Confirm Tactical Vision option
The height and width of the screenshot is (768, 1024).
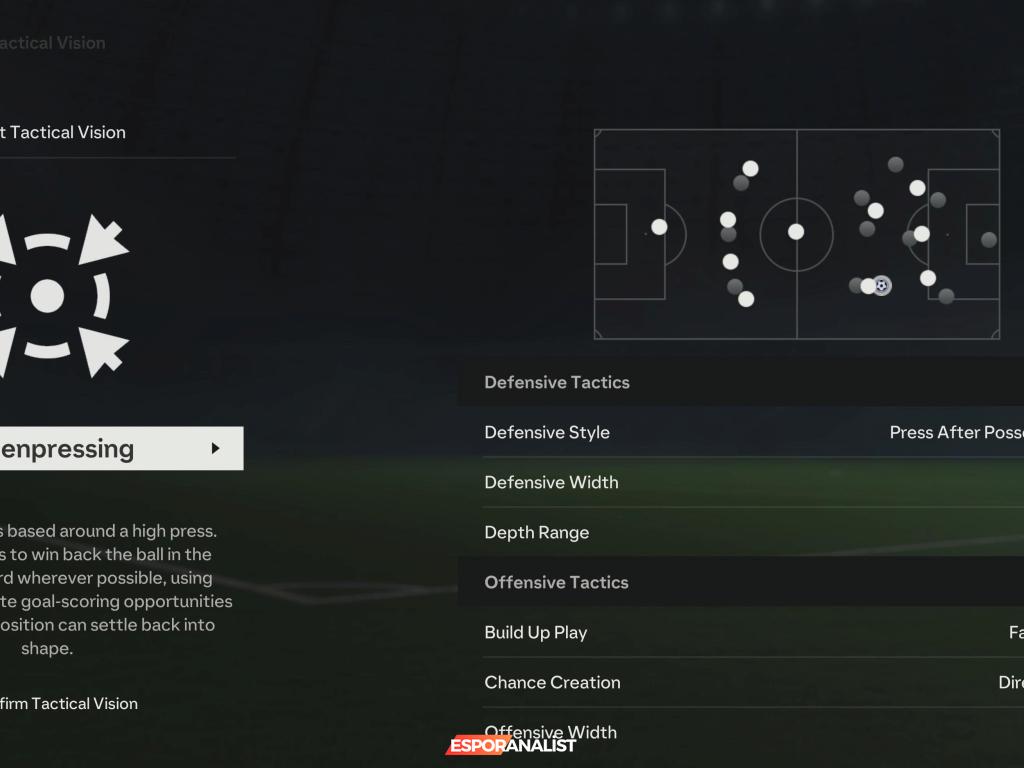68,703
